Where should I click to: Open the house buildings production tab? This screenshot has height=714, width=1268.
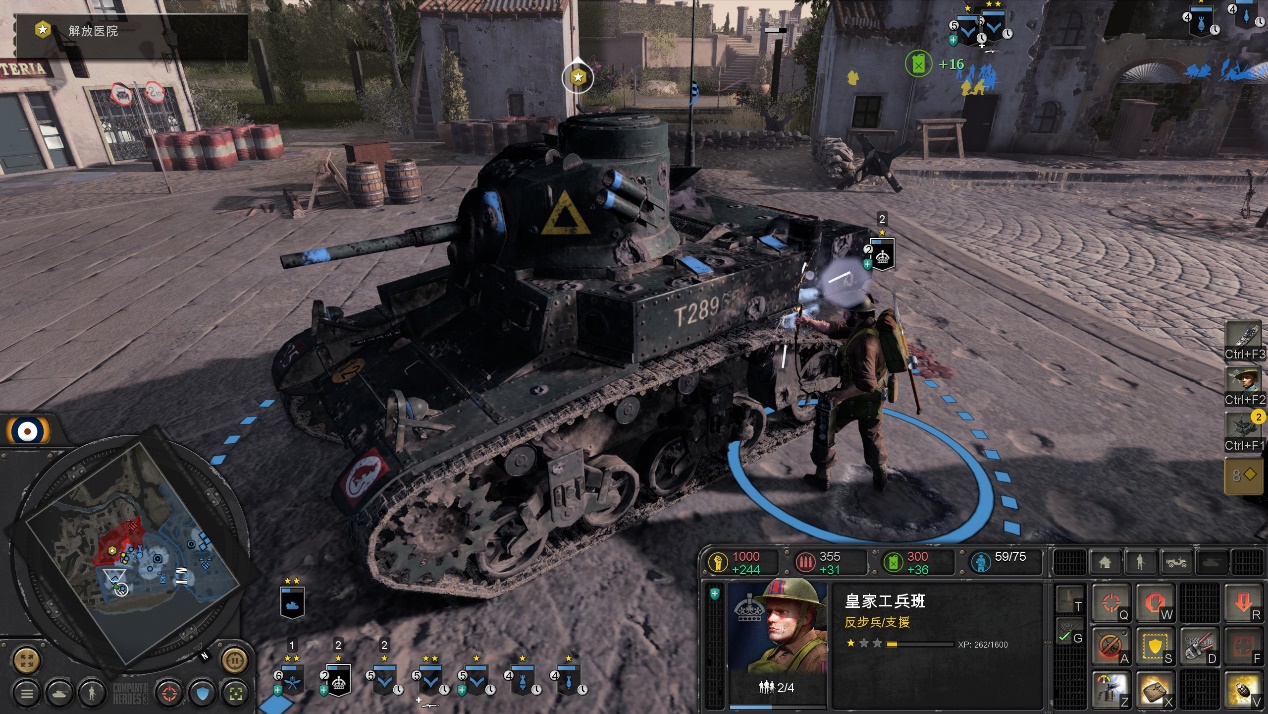click(x=1105, y=562)
